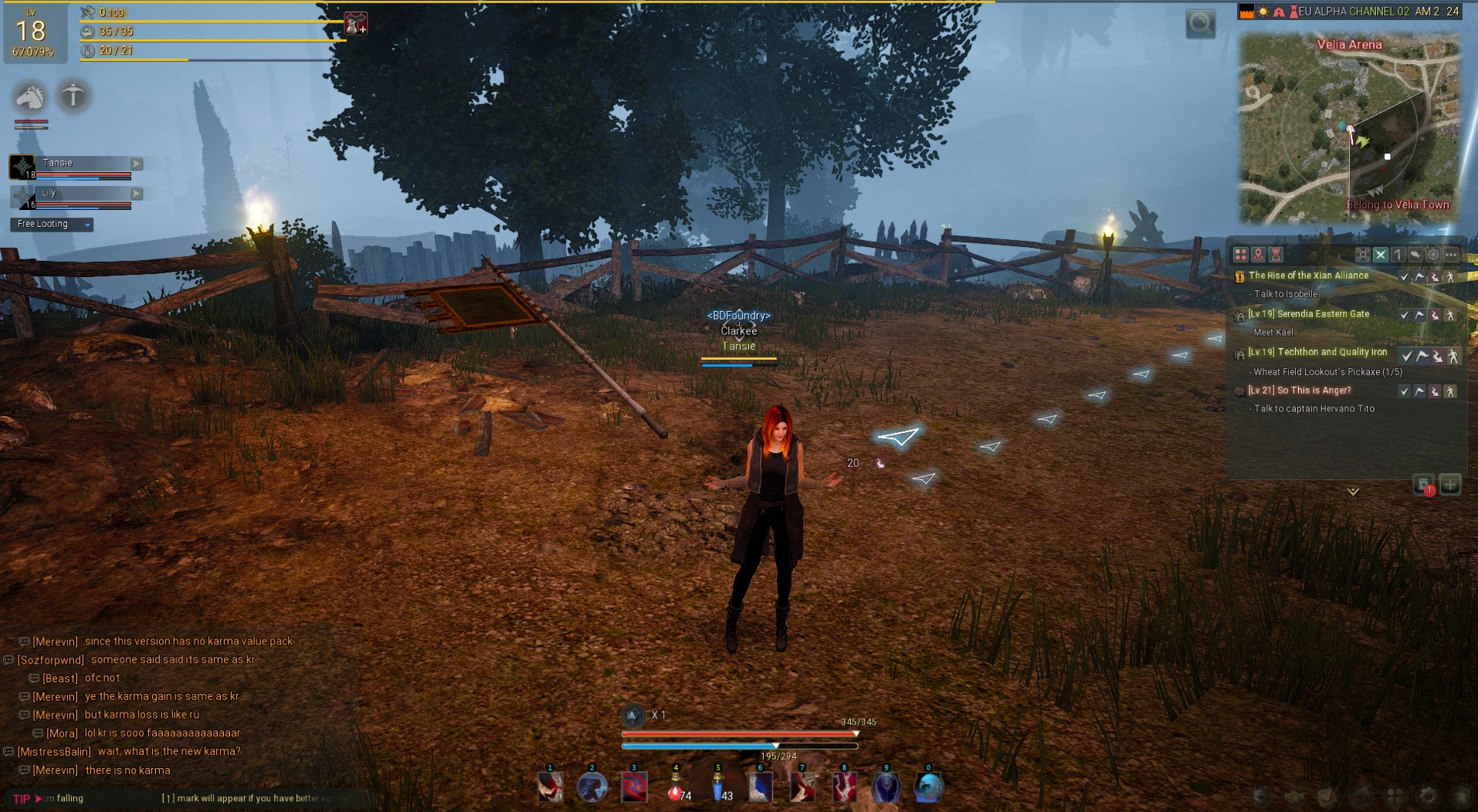Viewport: 1478px width, 812px height.
Task: Use the red health potion in slot 4
Action: [x=676, y=789]
